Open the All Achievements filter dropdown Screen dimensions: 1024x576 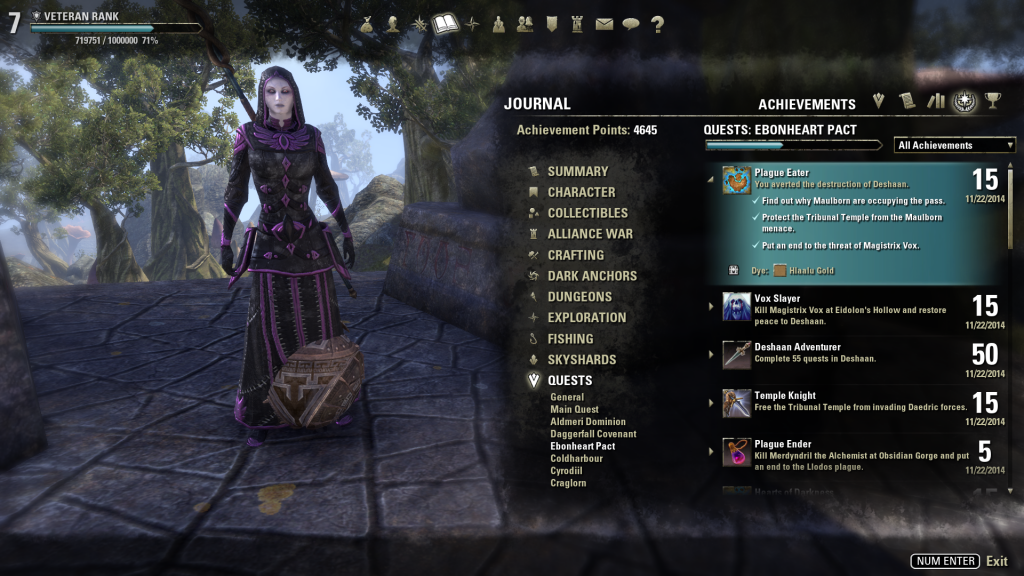(x=954, y=145)
